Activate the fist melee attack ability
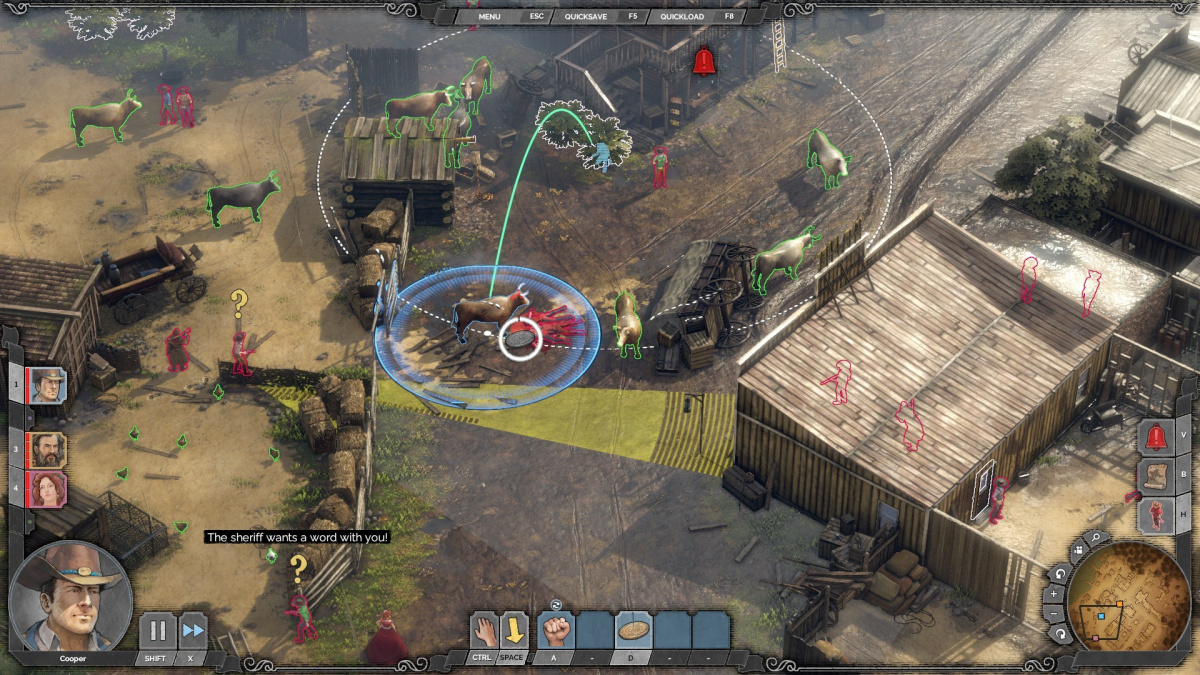 click(556, 630)
